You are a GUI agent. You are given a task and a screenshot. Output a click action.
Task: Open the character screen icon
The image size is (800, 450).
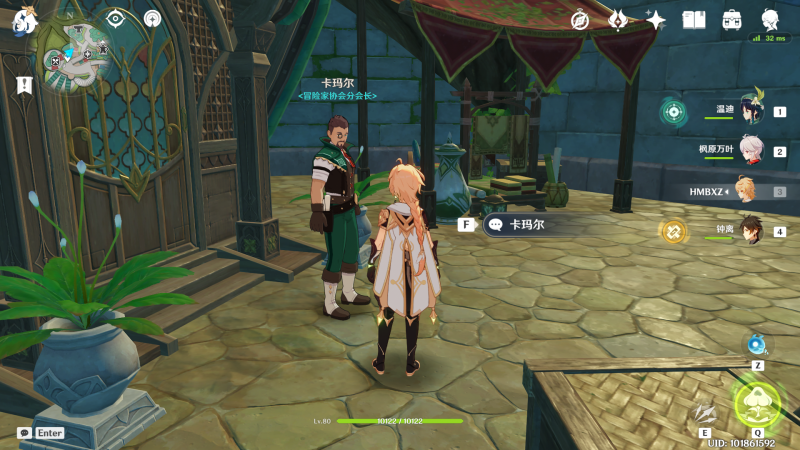pyautogui.click(x=770, y=20)
